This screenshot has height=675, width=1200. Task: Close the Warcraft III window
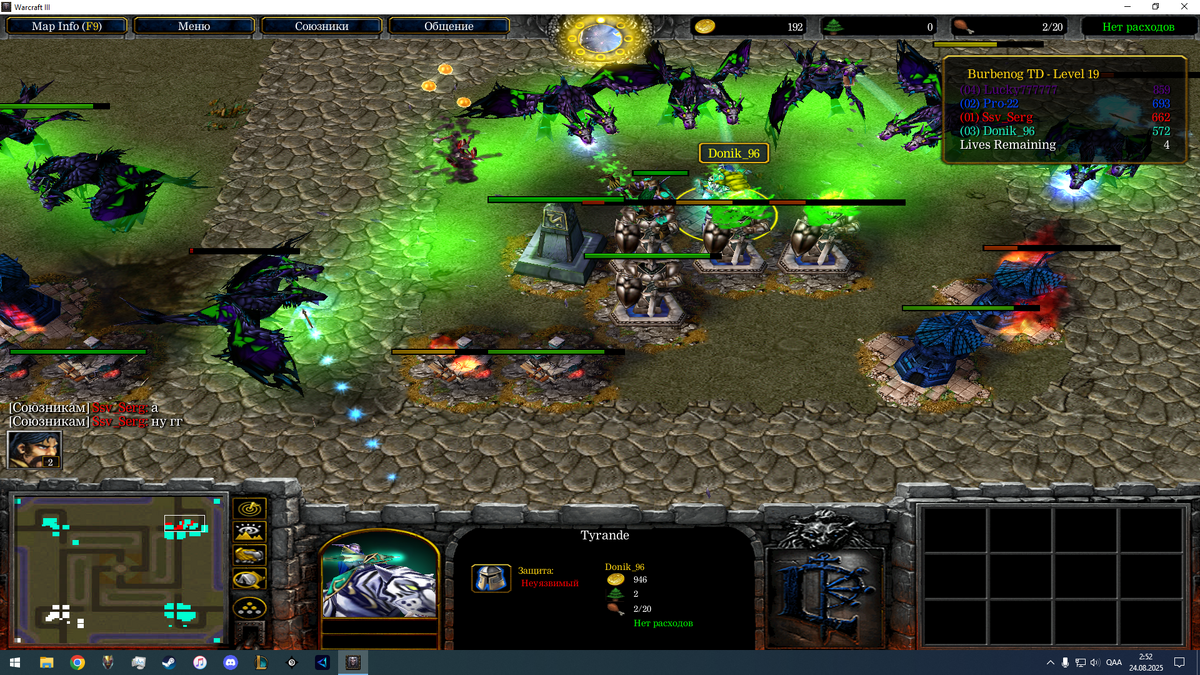tap(1184, 6)
